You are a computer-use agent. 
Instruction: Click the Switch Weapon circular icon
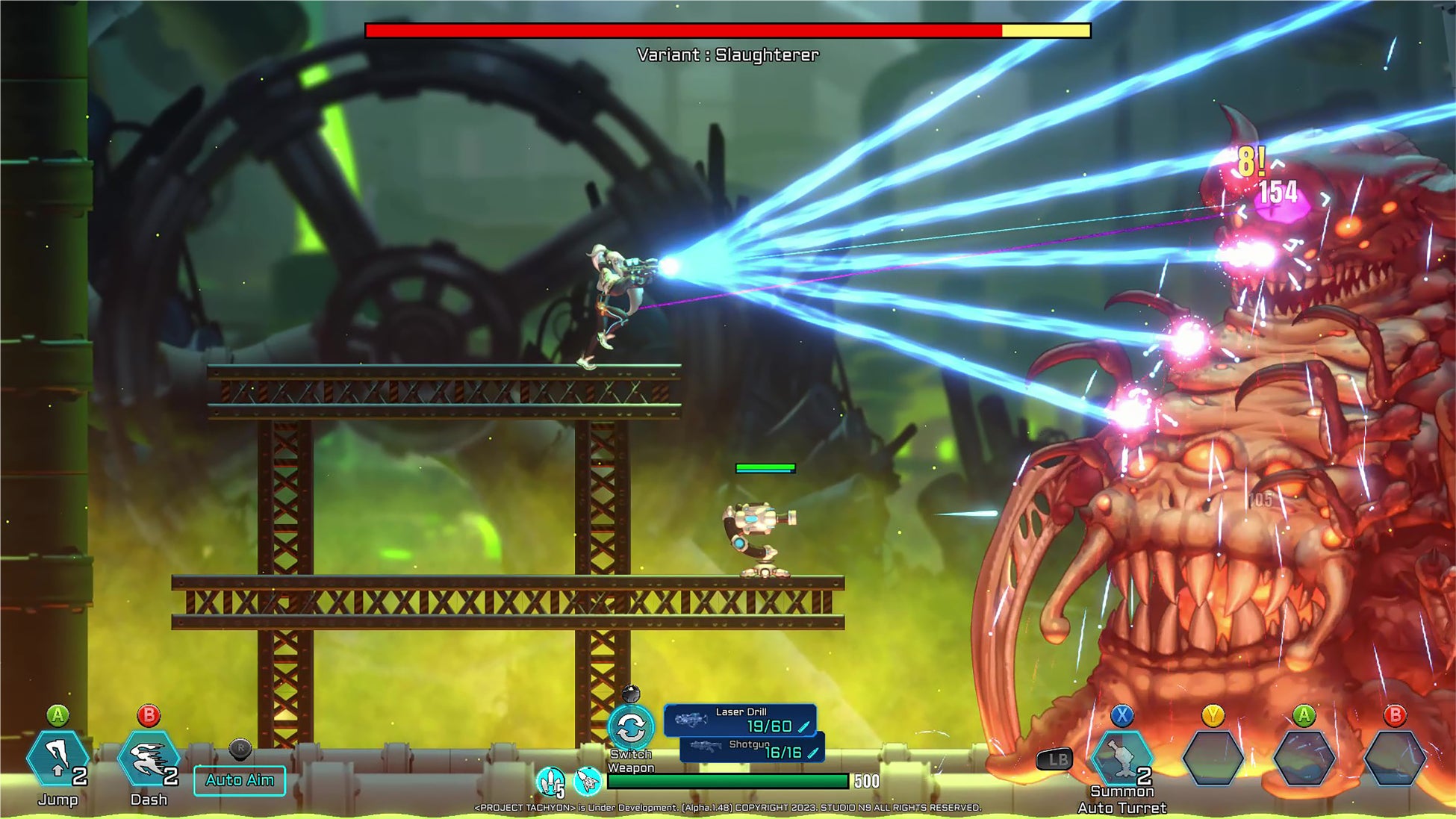click(x=631, y=726)
